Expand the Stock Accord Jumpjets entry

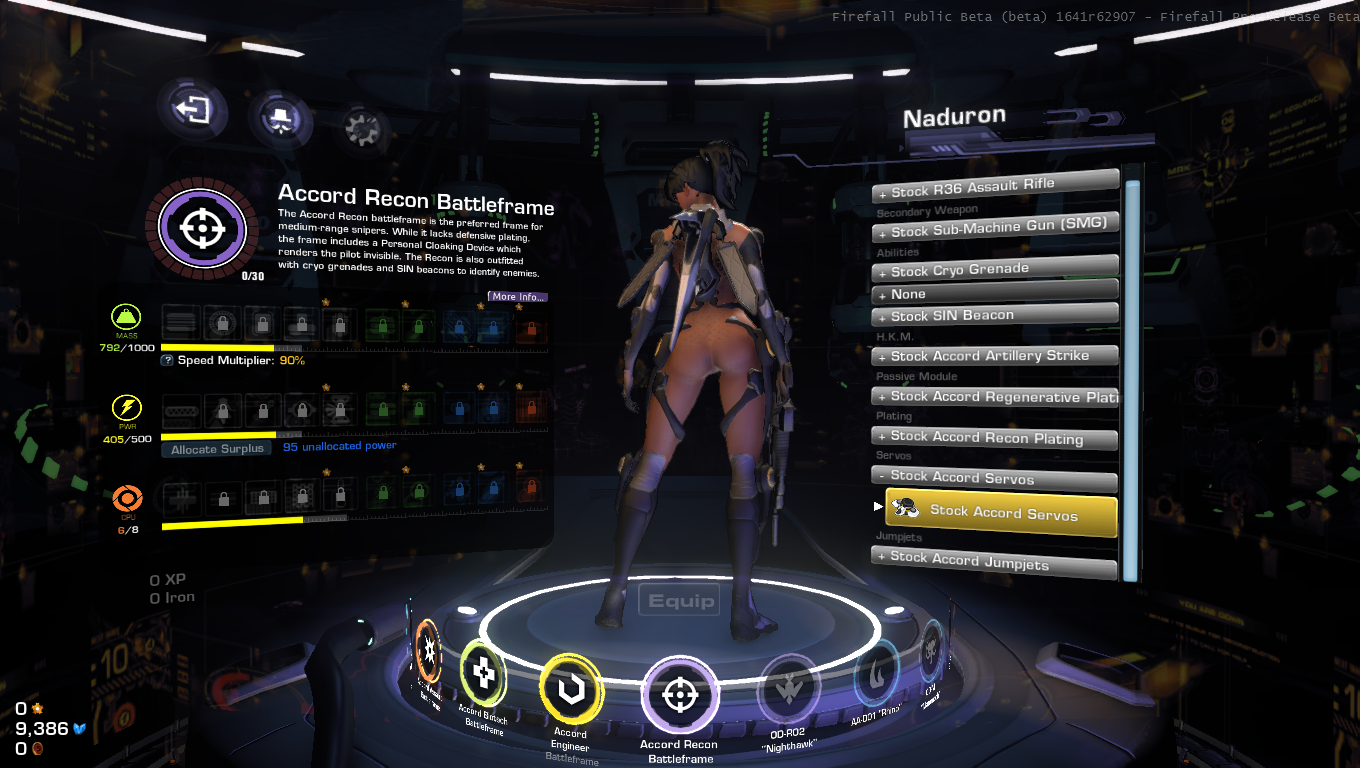pos(994,560)
